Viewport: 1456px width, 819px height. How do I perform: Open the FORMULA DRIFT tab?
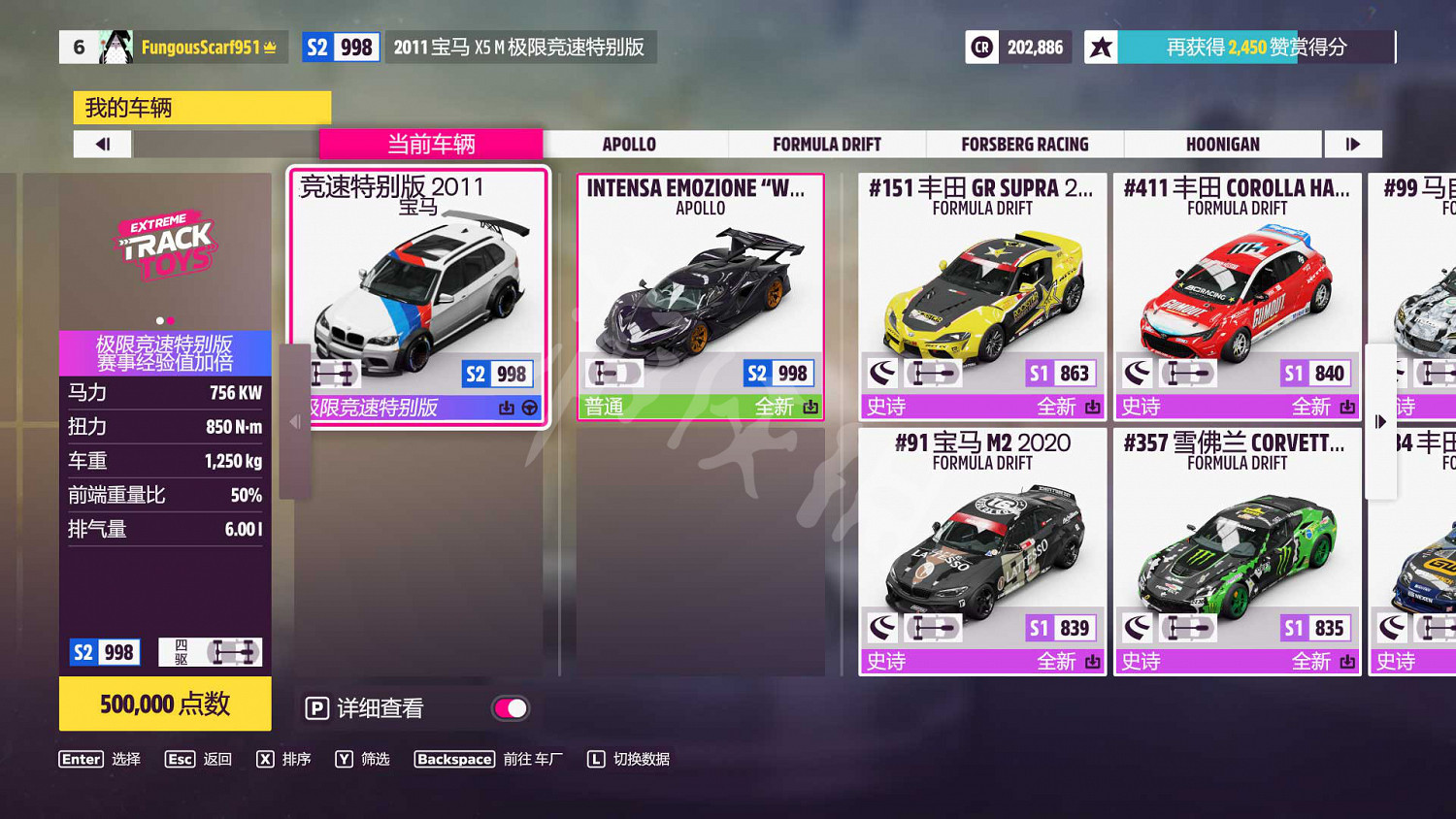pyautogui.click(x=826, y=144)
